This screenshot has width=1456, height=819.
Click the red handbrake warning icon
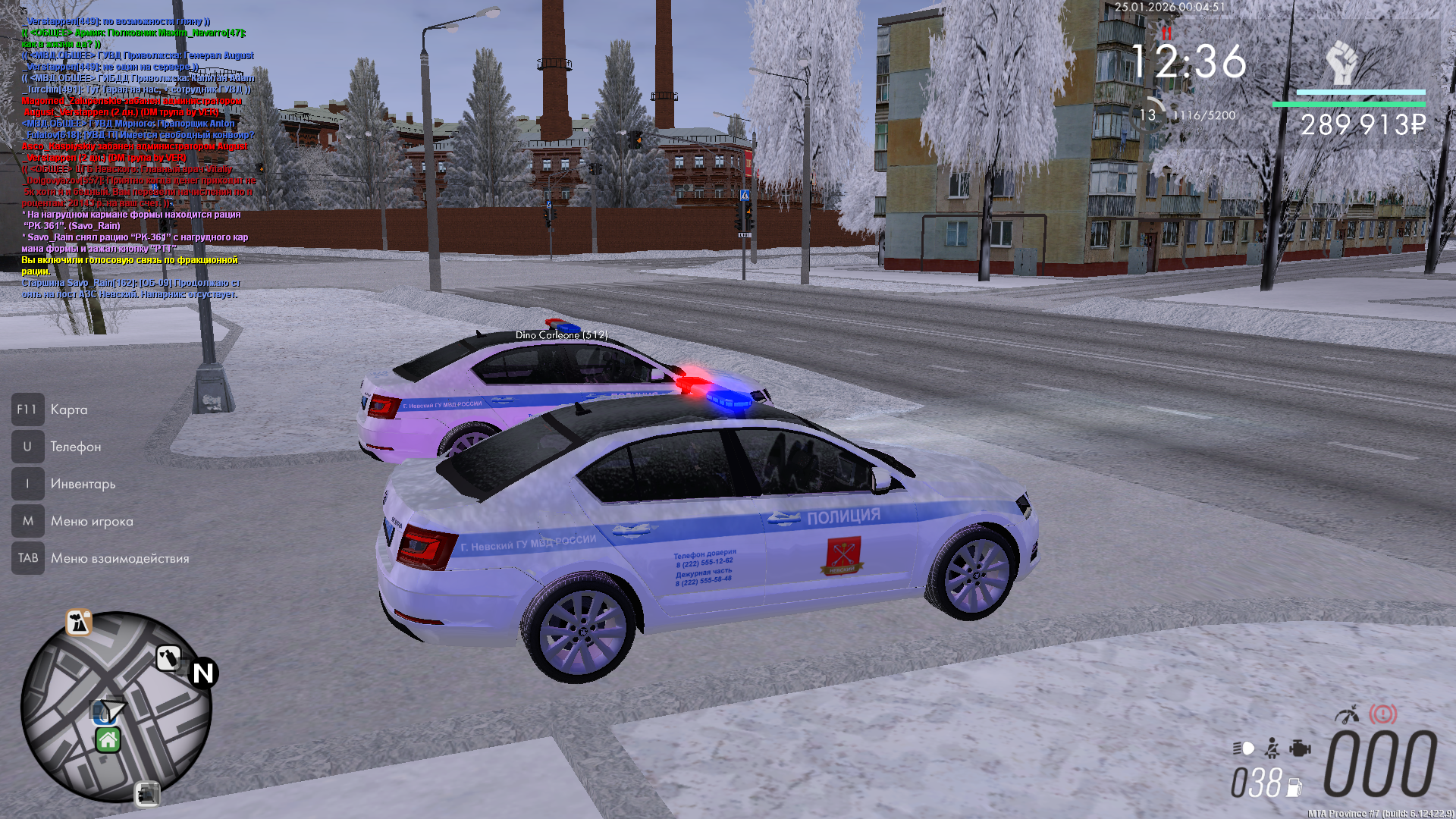click(x=1382, y=714)
